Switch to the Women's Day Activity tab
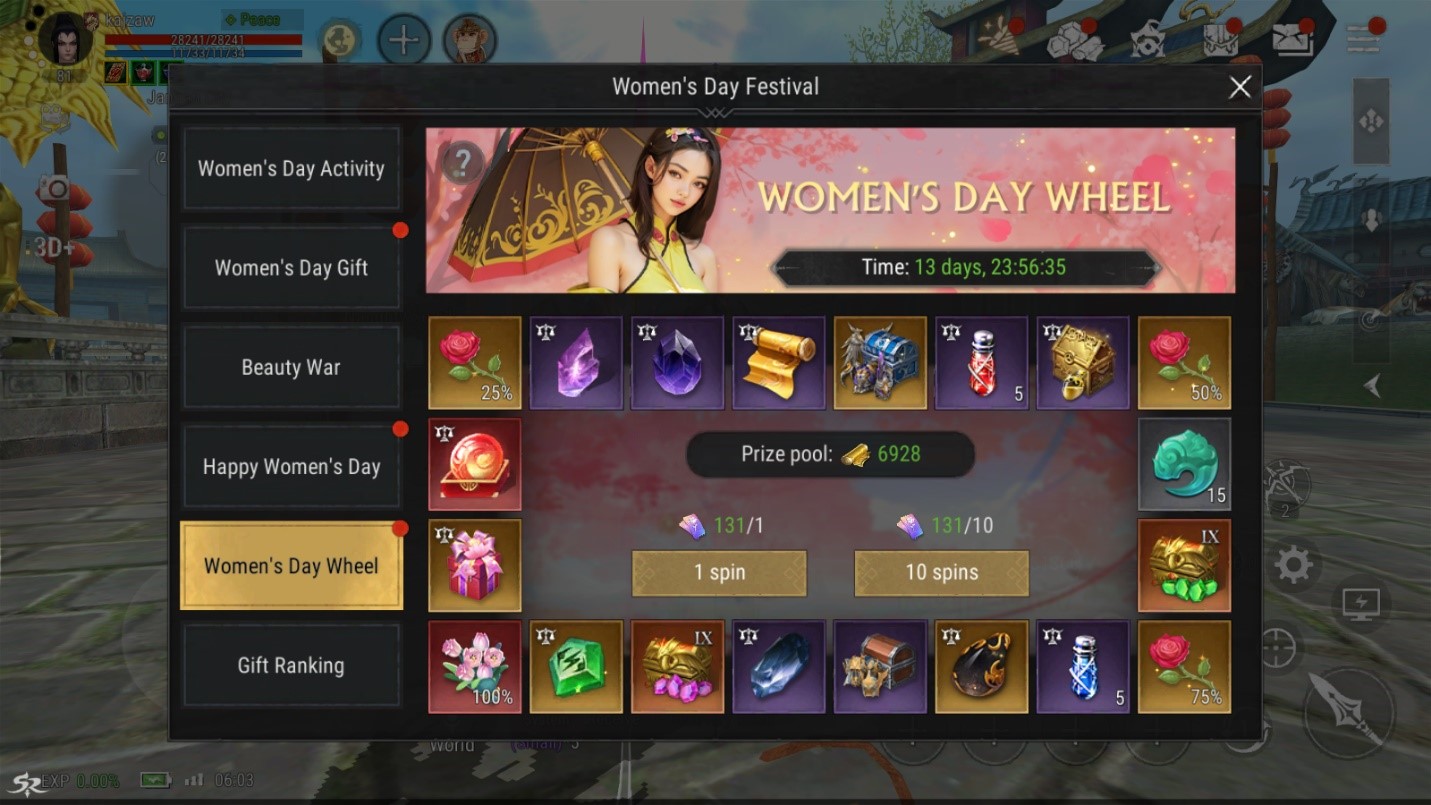This screenshot has height=805, width=1431. click(291, 168)
